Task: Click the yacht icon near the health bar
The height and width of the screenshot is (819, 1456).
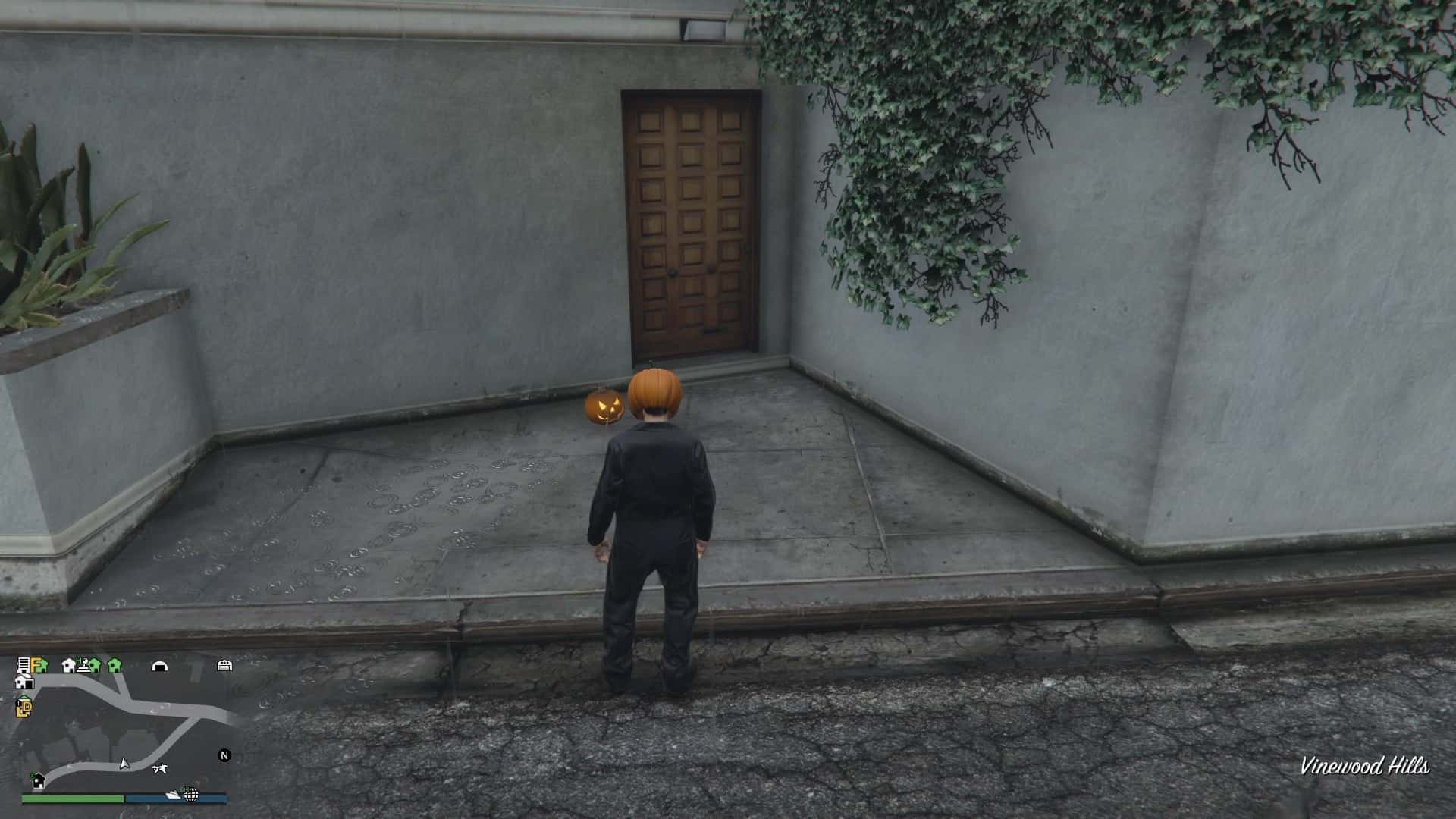Action: point(173,794)
